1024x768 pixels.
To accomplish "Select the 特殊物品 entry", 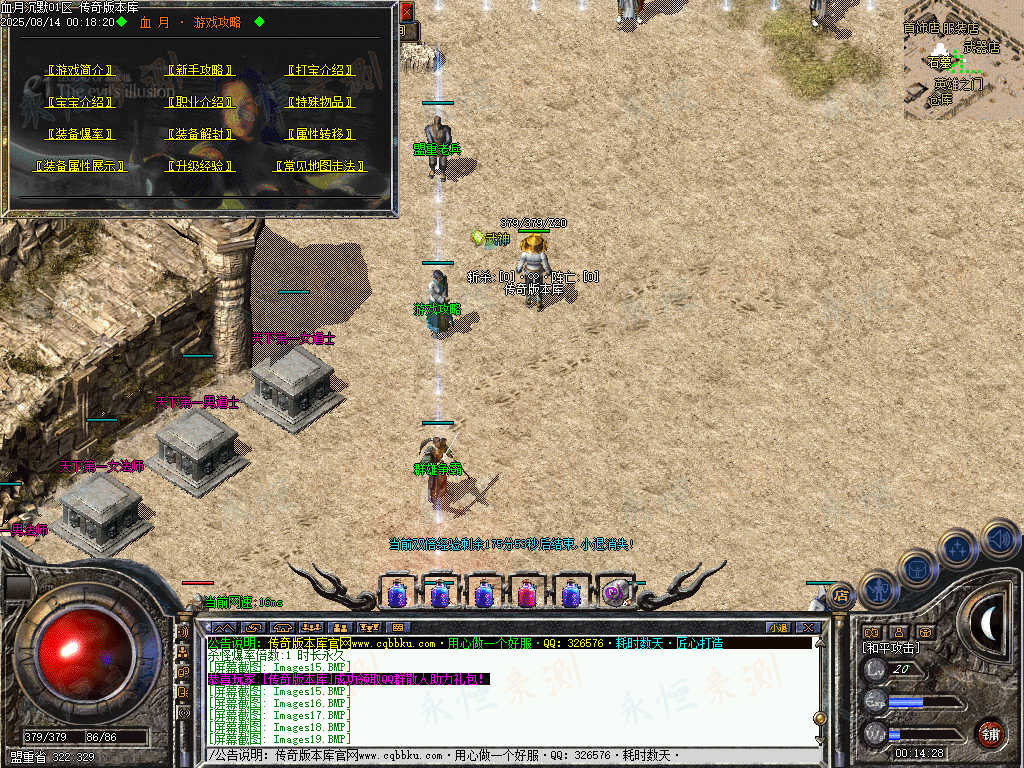I will click(x=320, y=102).
